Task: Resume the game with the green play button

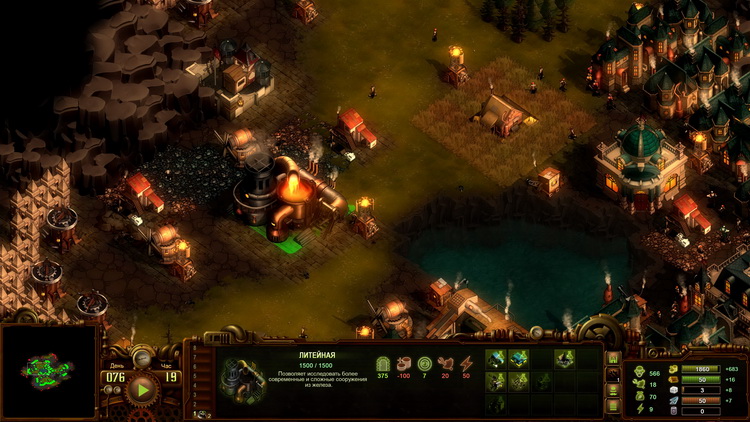Action: pos(143,389)
